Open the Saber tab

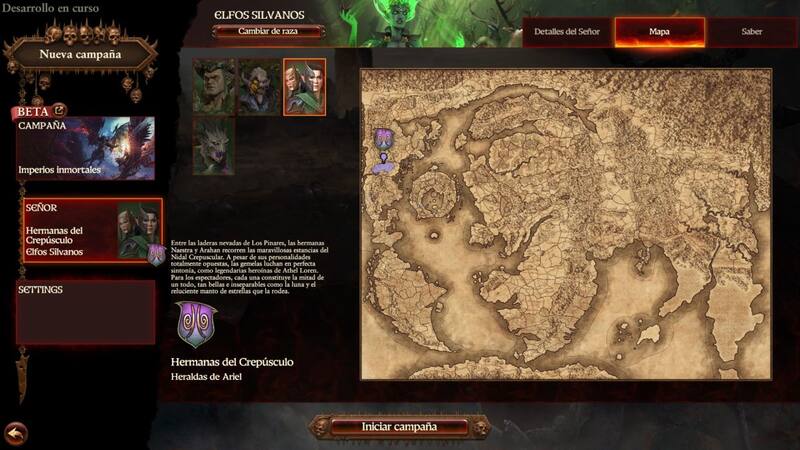752,31
